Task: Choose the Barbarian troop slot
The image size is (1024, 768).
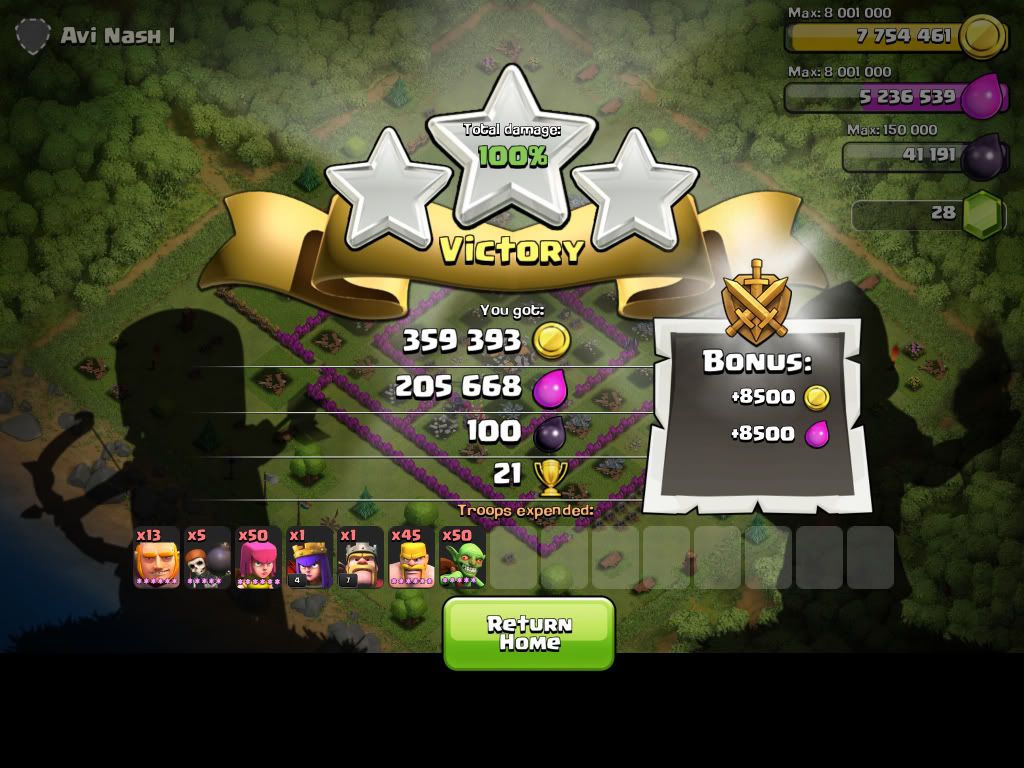Action: coord(411,557)
